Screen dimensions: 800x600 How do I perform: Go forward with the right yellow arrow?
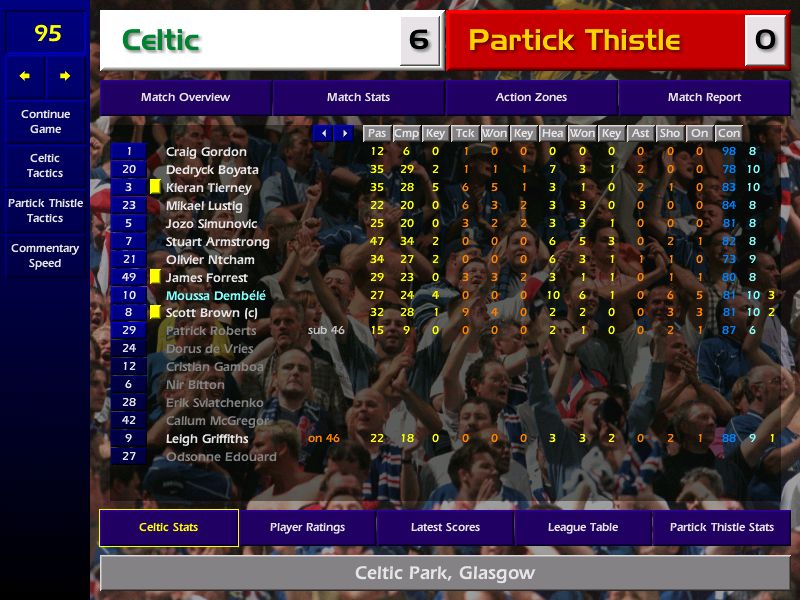tap(65, 76)
